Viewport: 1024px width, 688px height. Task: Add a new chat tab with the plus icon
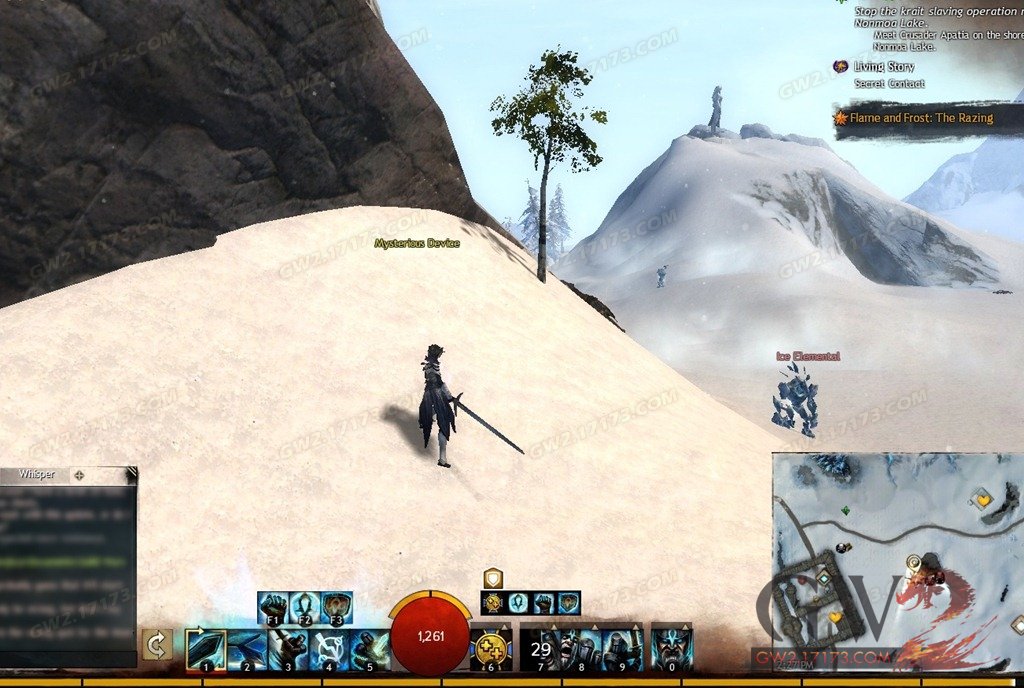(79, 475)
